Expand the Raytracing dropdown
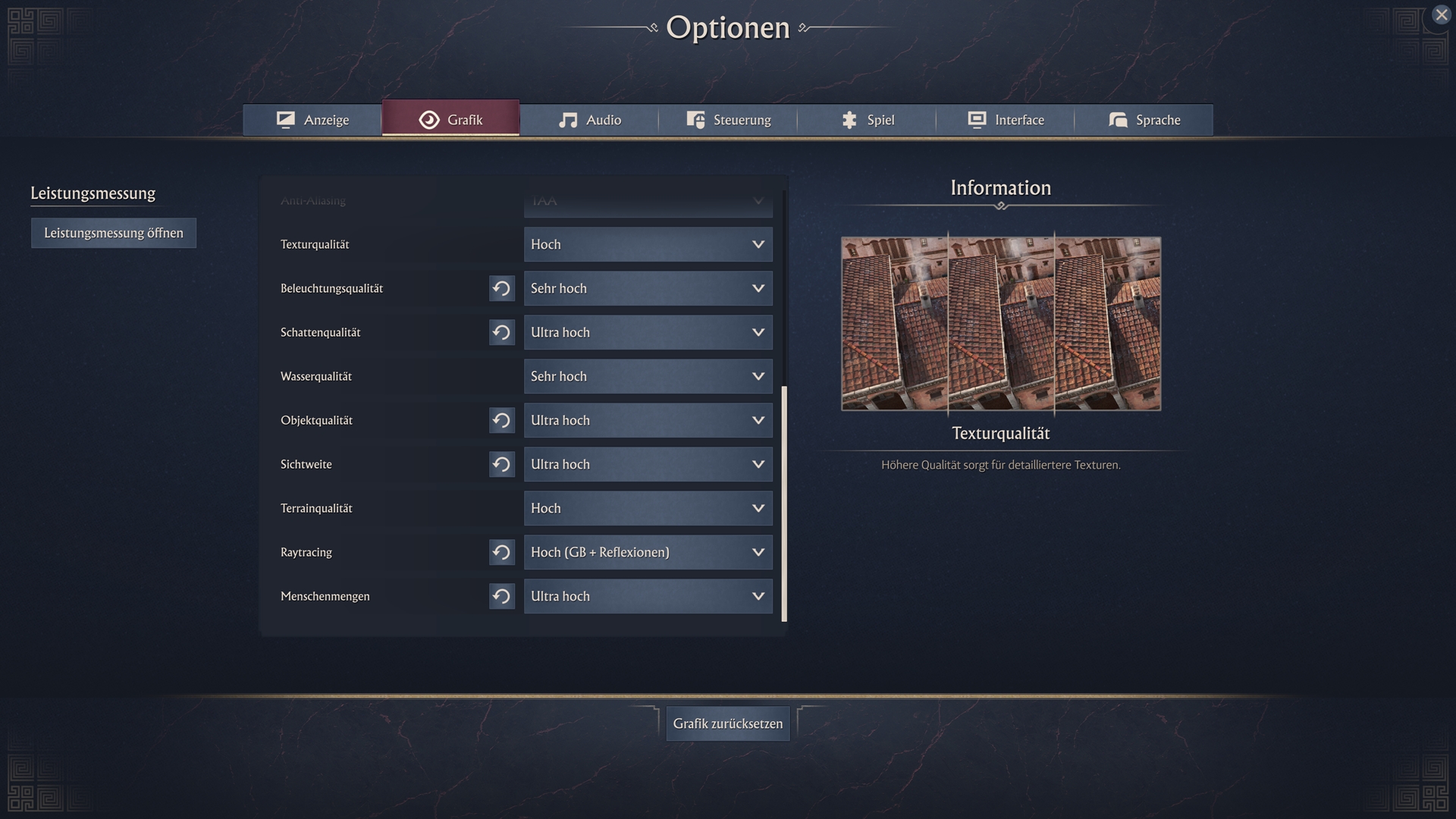 click(648, 552)
